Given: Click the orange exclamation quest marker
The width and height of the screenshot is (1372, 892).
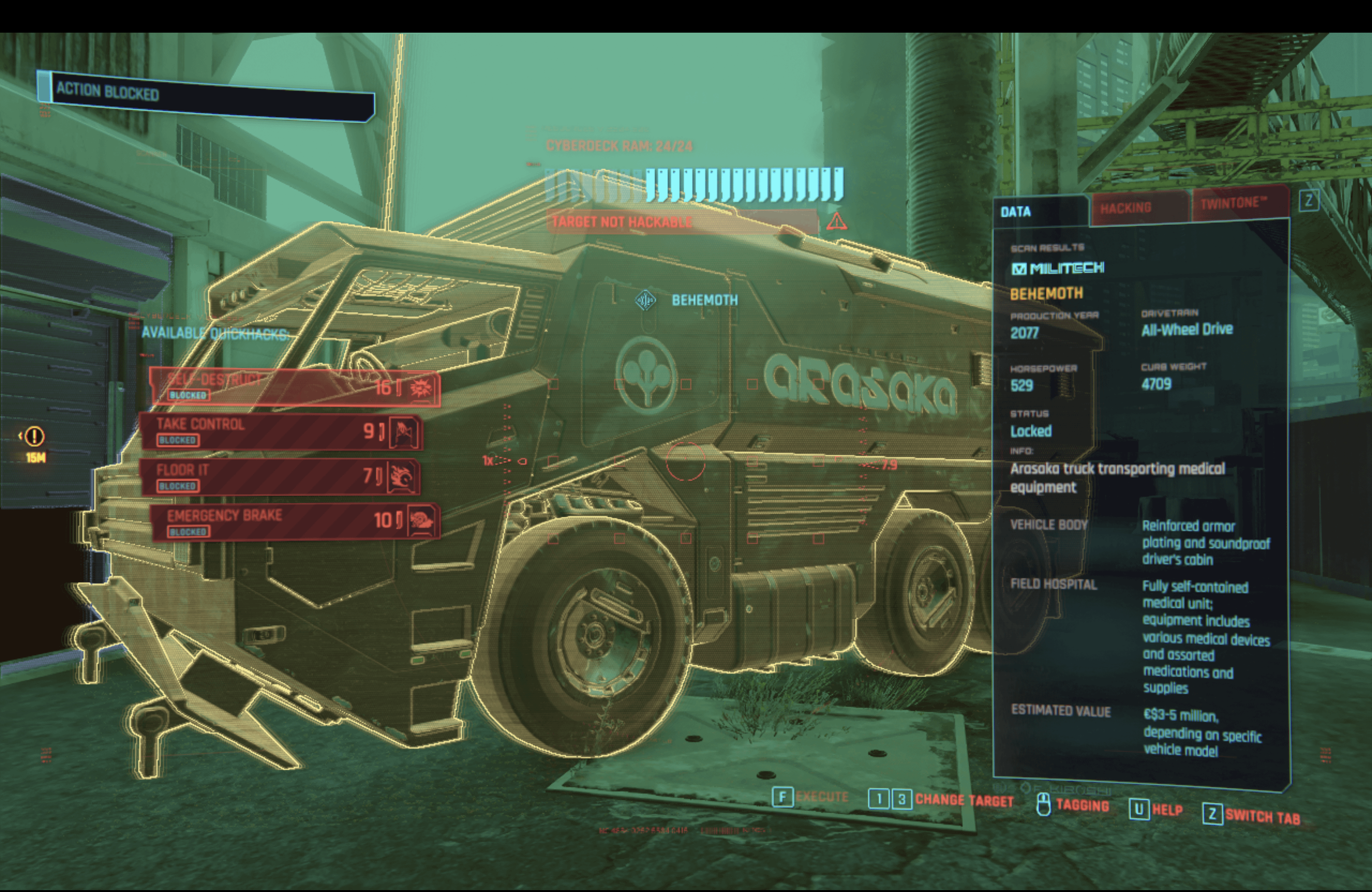Looking at the screenshot, I should pos(35,436).
